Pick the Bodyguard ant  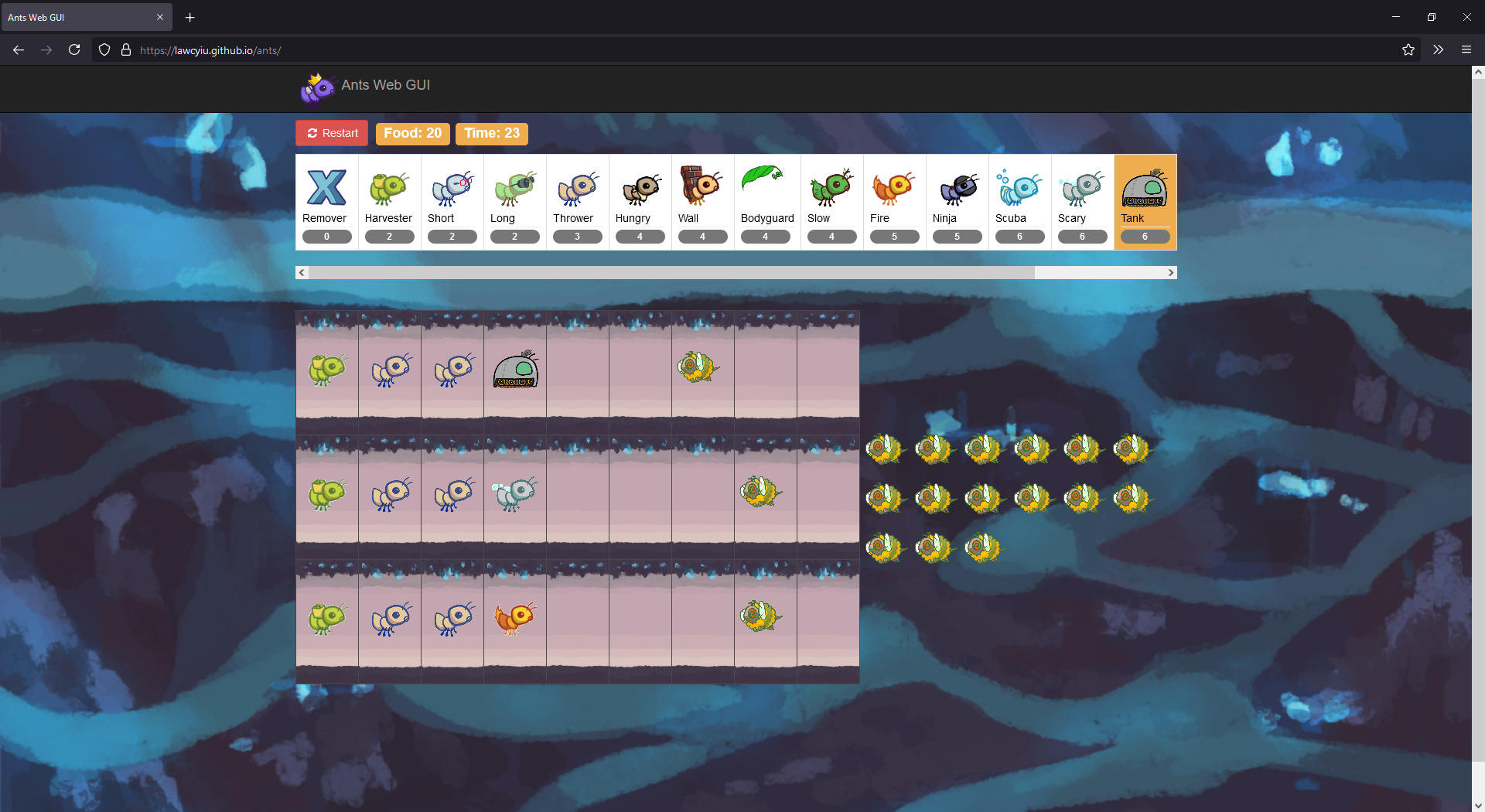click(766, 202)
